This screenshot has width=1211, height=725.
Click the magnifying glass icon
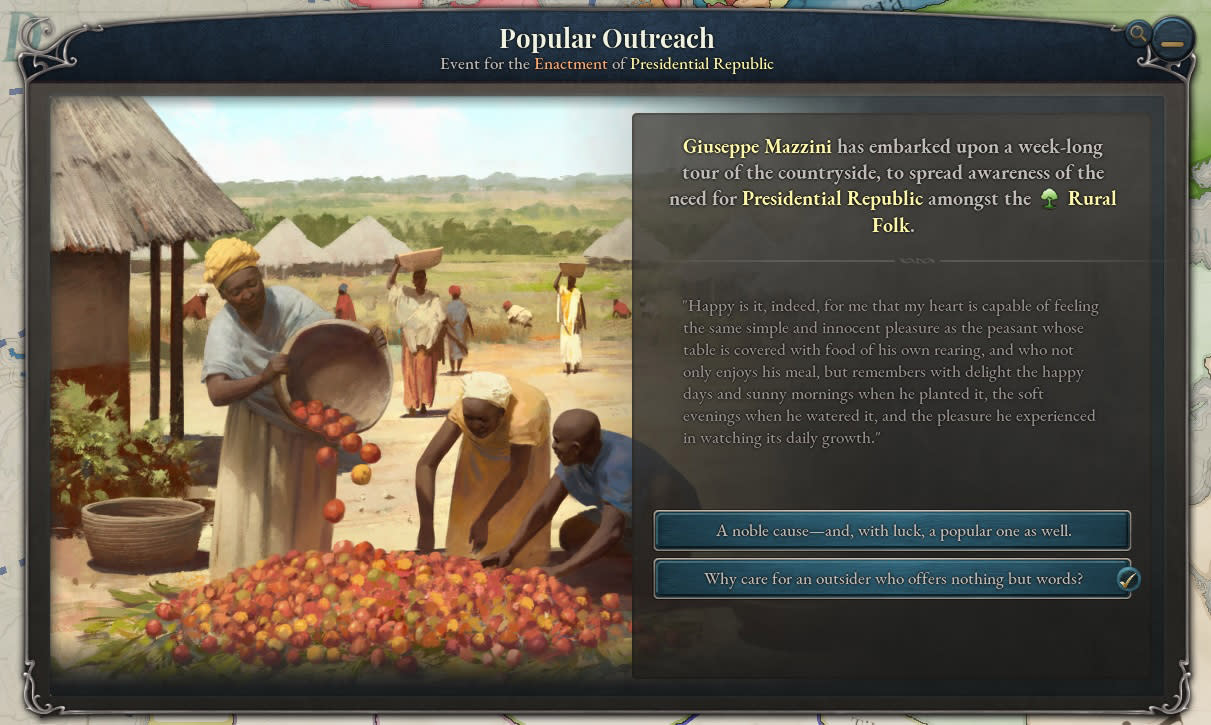(1137, 34)
